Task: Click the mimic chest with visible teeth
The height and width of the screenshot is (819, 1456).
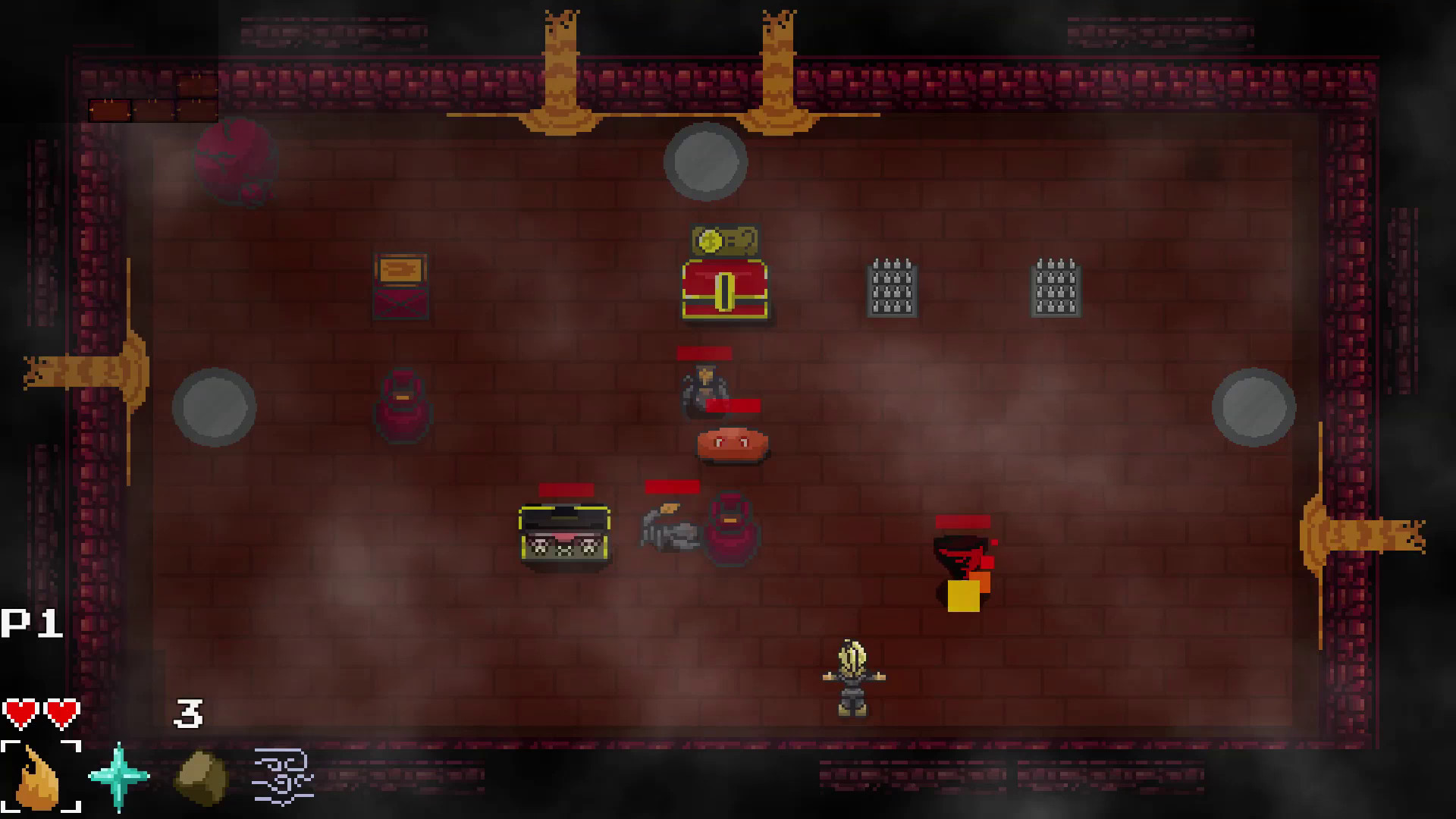Action: 564,531
